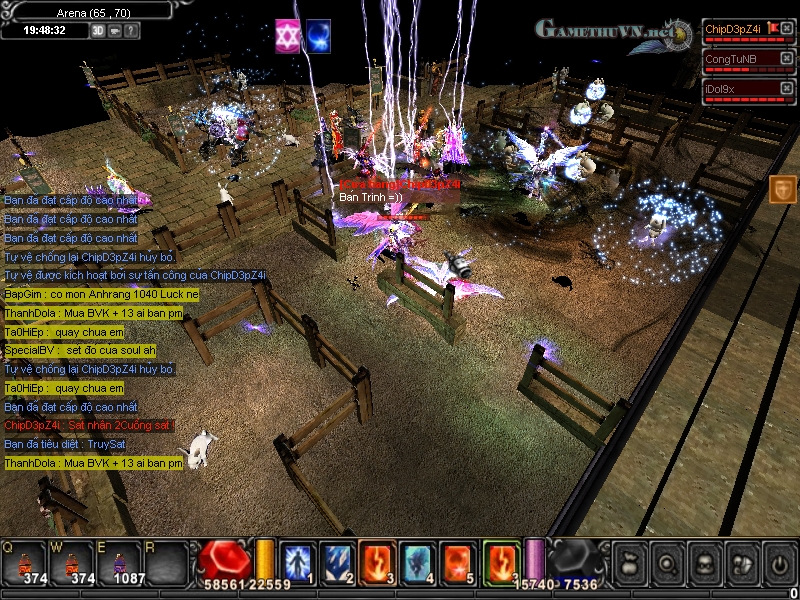Toggle the 3D view button
The width and height of the screenshot is (800, 600).
tap(98, 30)
